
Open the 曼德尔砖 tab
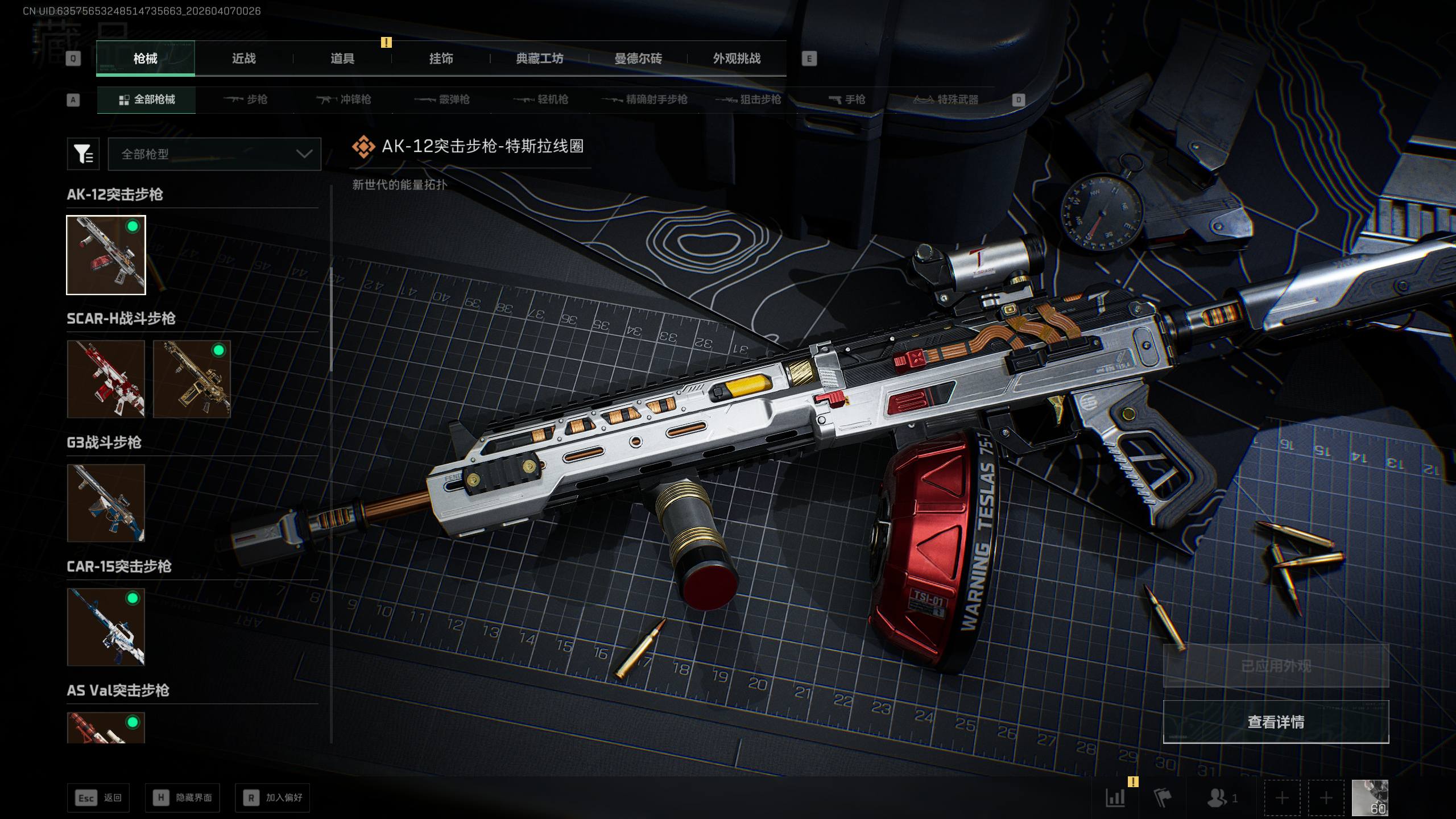point(638,59)
